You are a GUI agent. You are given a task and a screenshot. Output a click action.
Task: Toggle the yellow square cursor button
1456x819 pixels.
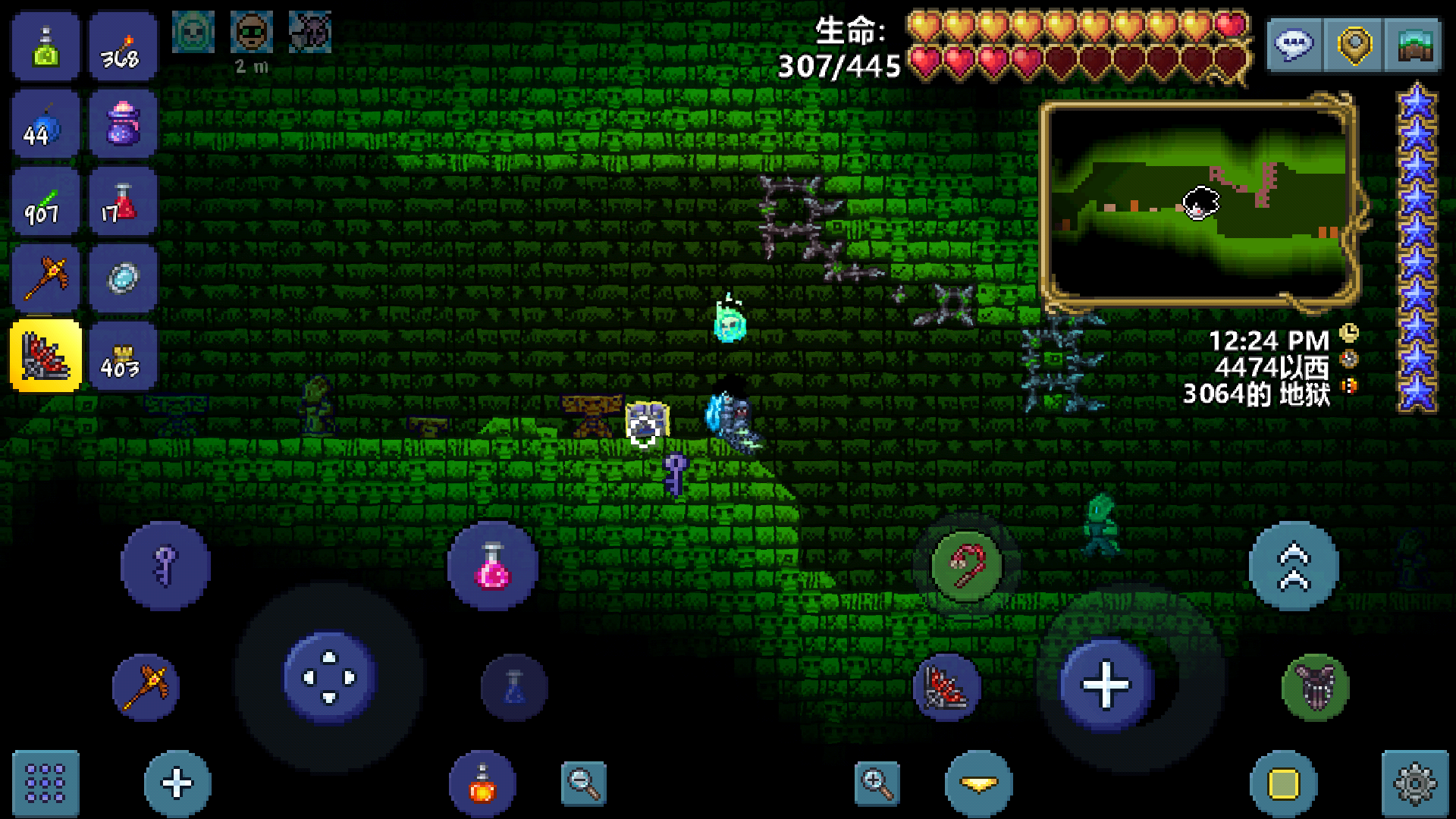pos(1283,784)
